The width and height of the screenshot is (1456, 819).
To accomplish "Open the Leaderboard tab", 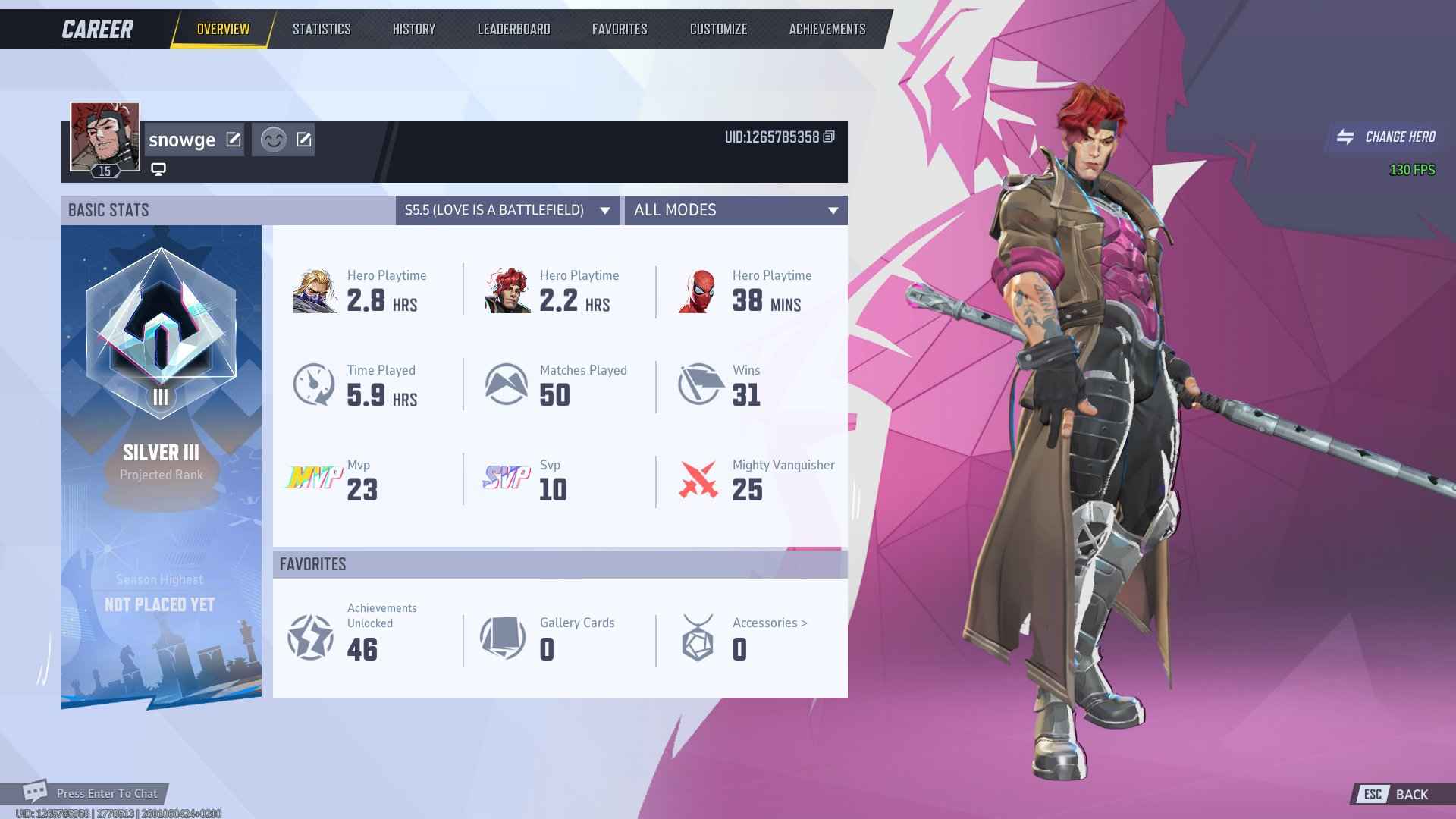I will pyautogui.click(x=513, y=29).
